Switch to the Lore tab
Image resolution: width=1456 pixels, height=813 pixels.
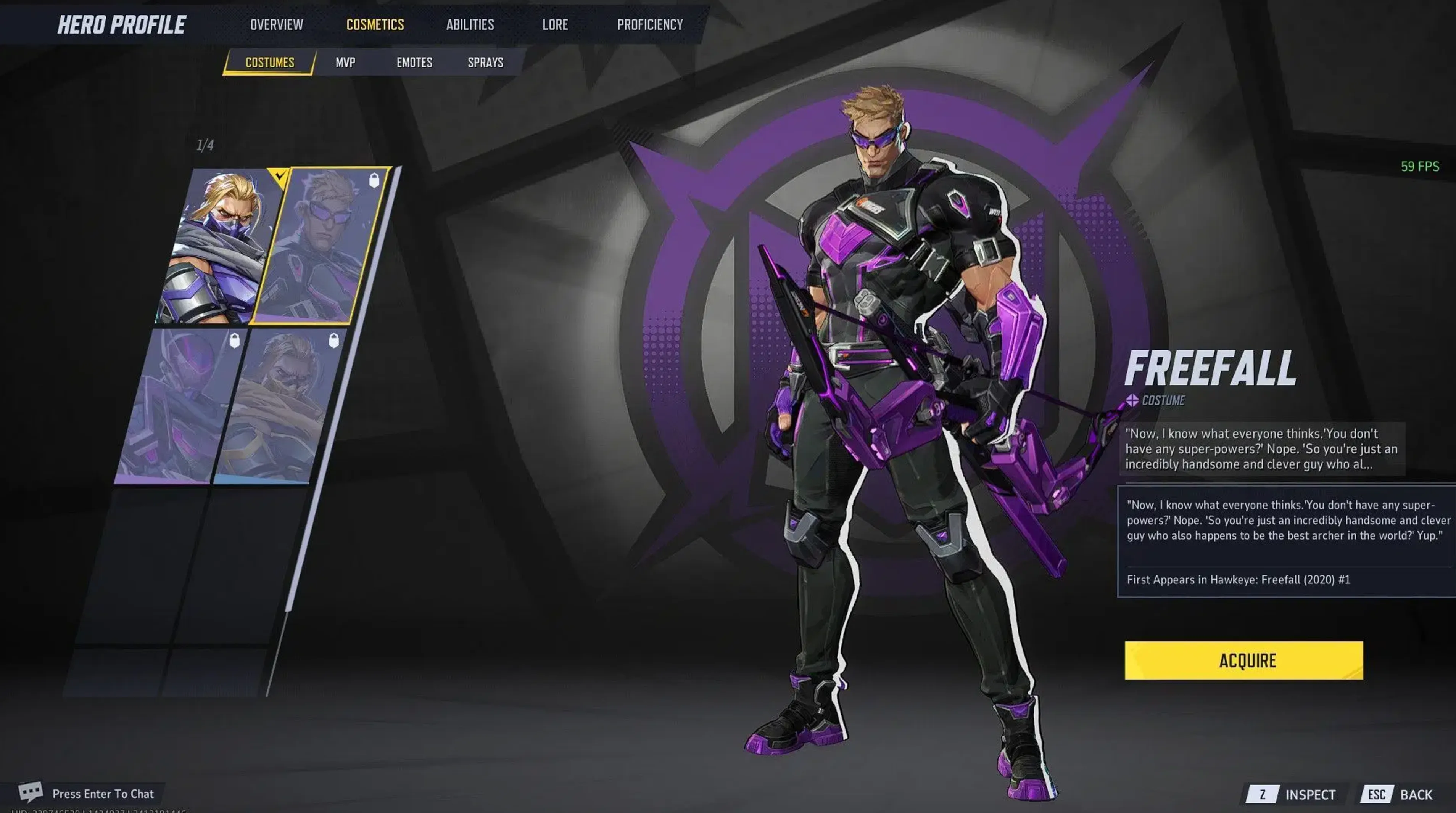coord(554,24)
